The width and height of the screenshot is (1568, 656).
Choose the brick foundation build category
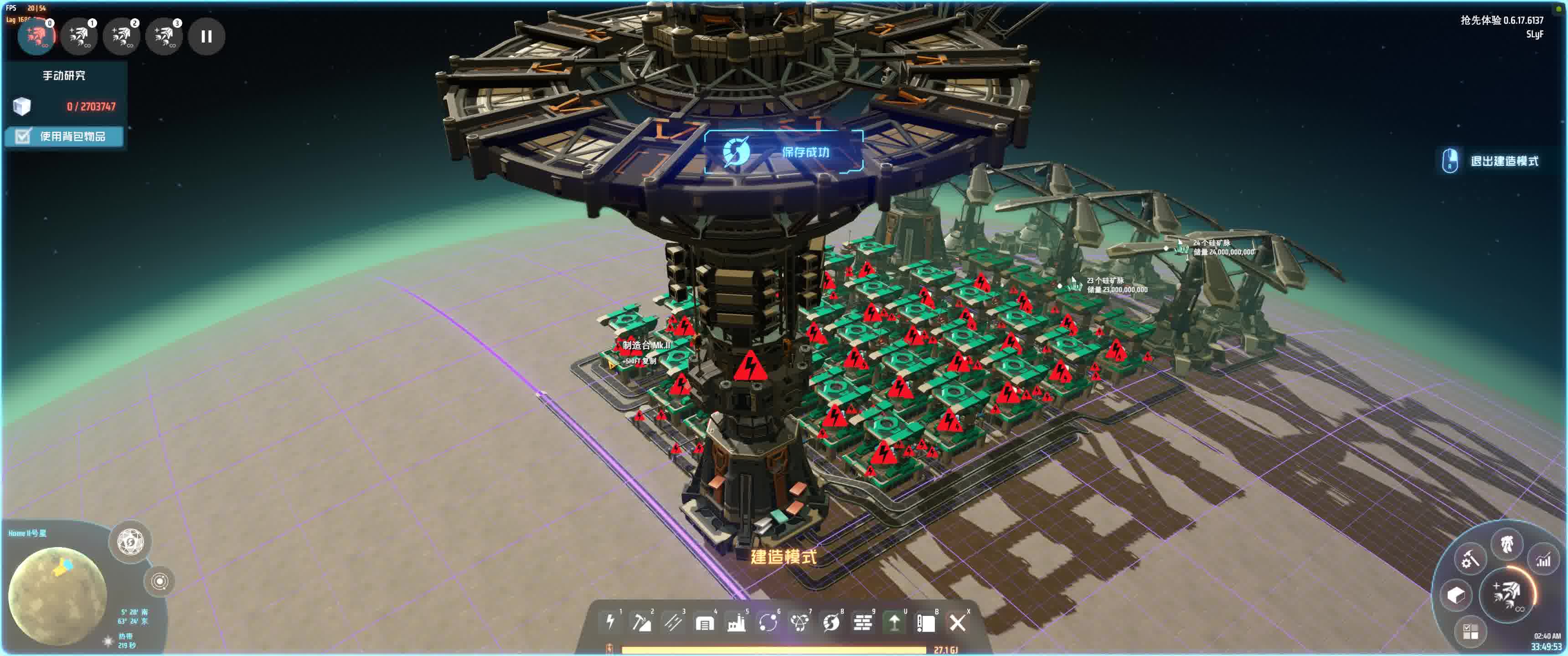862,623
